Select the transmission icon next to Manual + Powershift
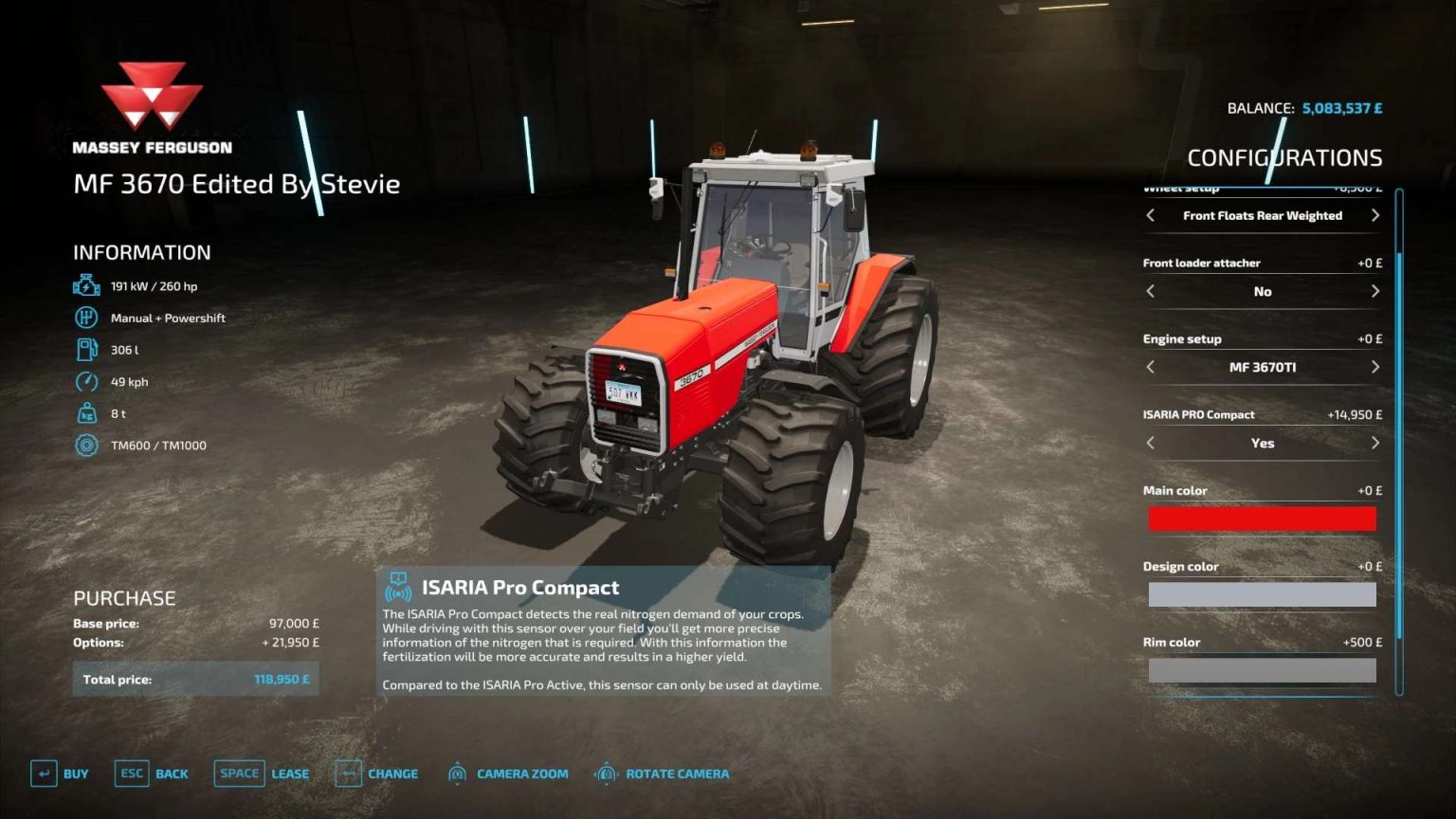The height and width of the screenshot is (819, 1456). tap(86, 318)
